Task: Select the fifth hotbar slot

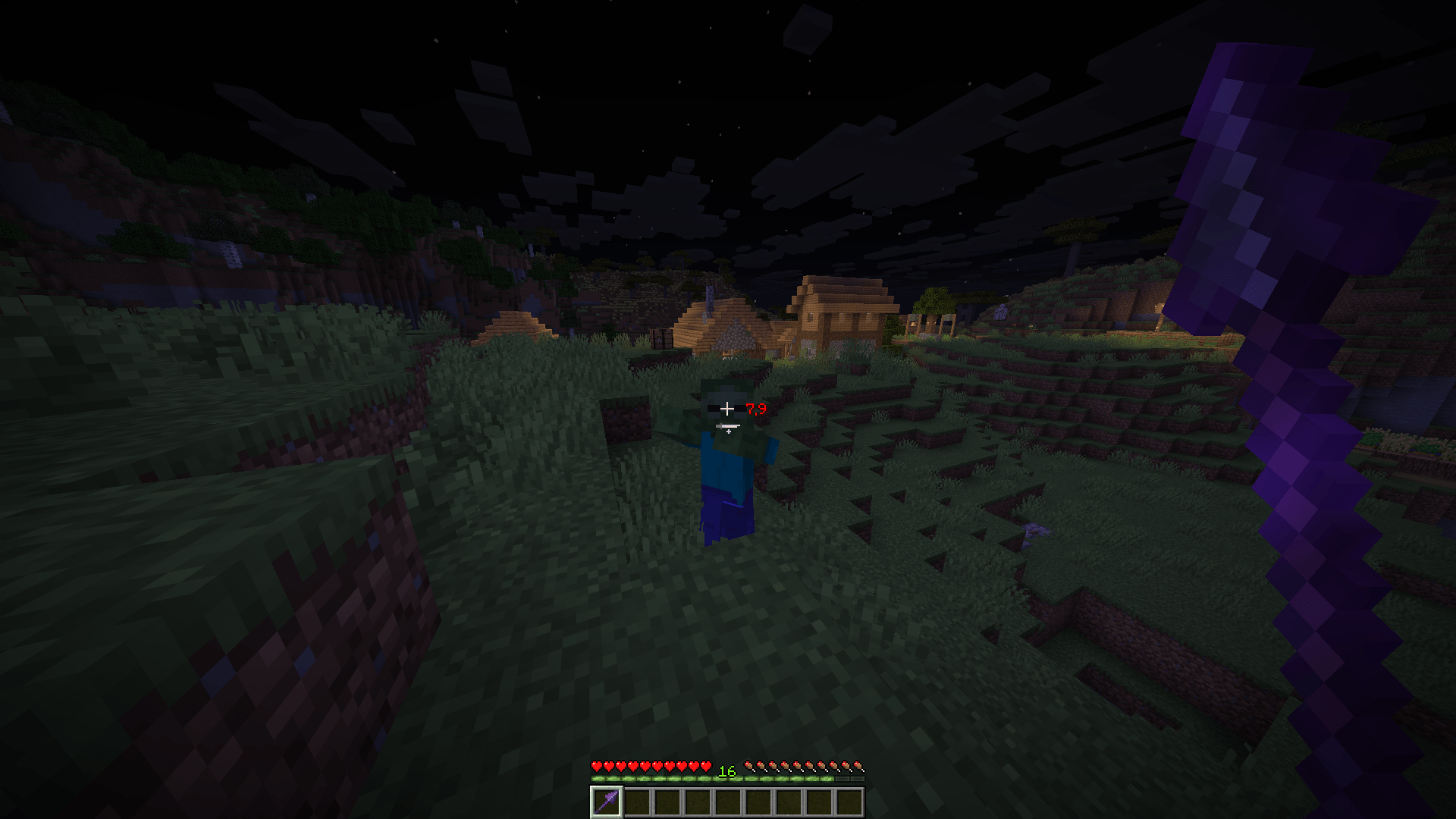Action: [x=729, y=801]
